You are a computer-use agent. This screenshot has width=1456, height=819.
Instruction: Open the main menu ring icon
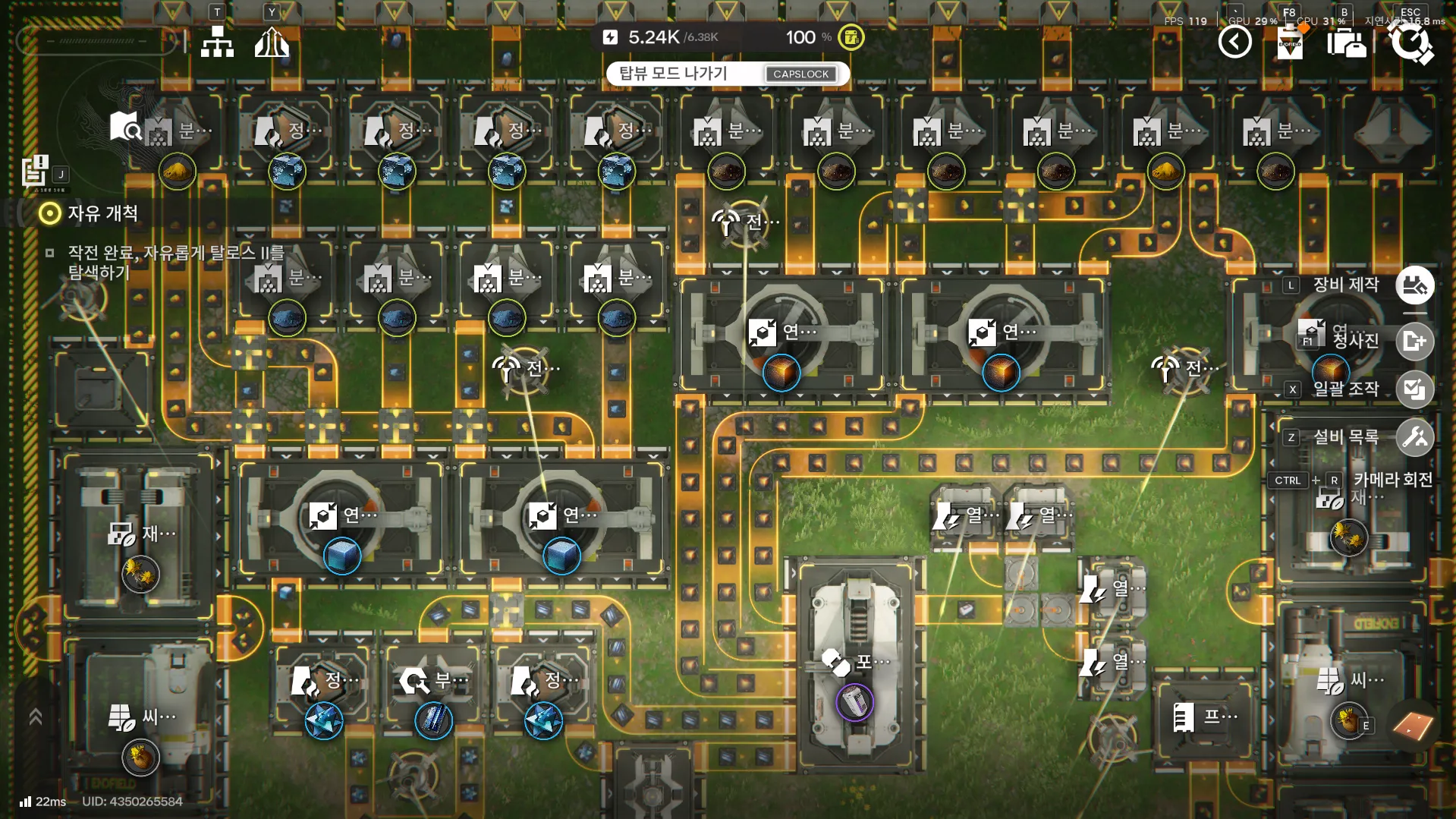pyautogui.click(x=1410, y=43)
